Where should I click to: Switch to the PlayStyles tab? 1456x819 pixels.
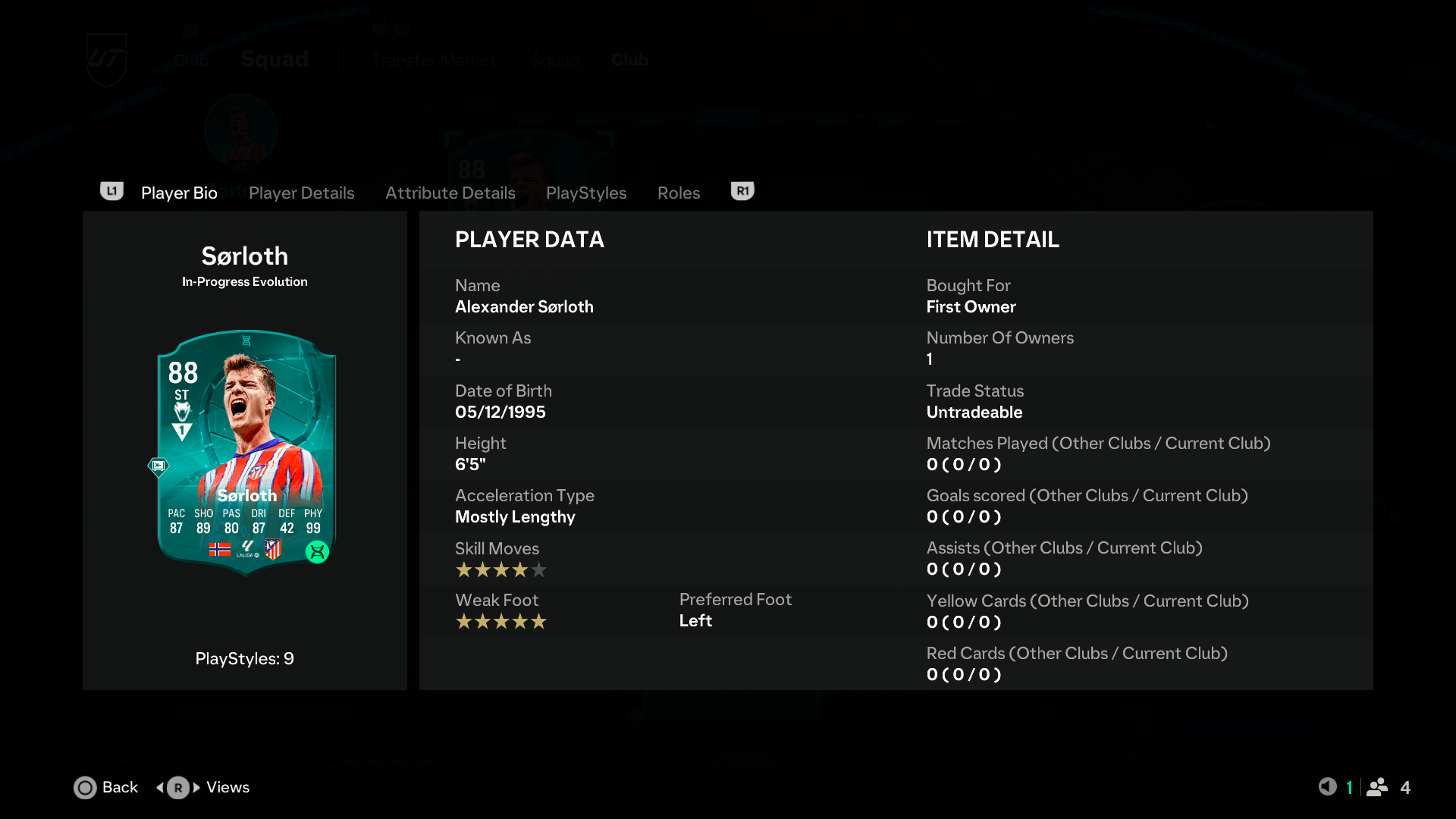[x=585, y=193]
